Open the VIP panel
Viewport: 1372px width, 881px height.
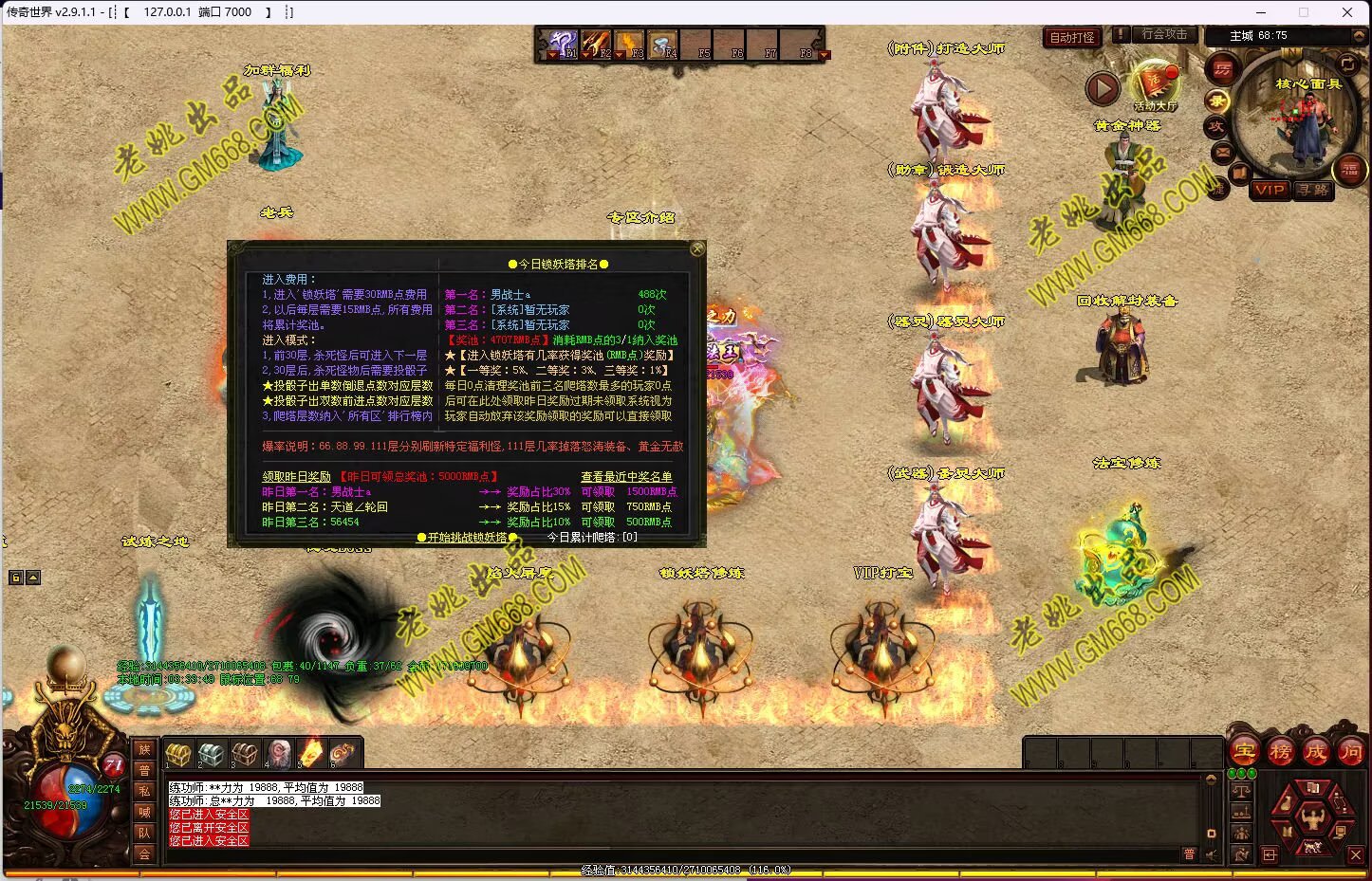point(1269,190)
